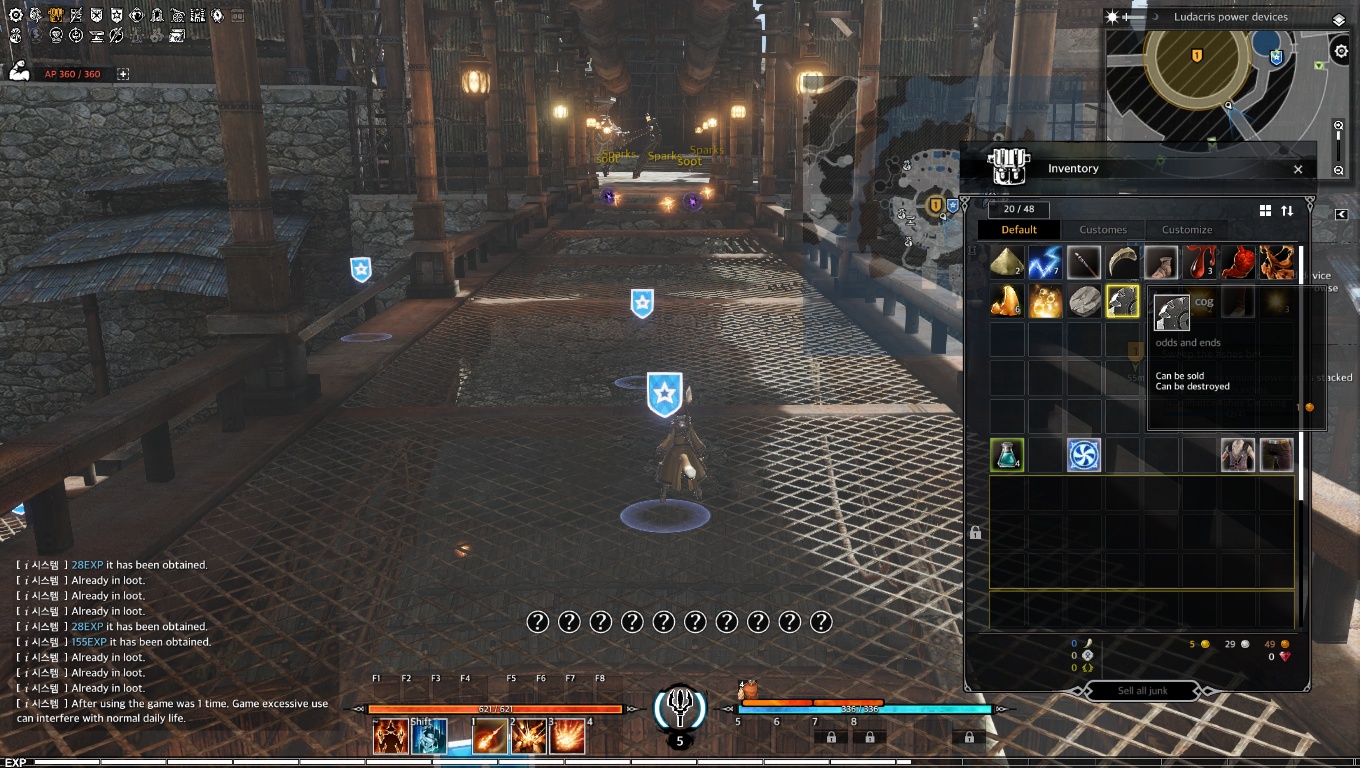Select the Default inventory tab
The image size is (1360, 768).
[x=1019, y=230]
